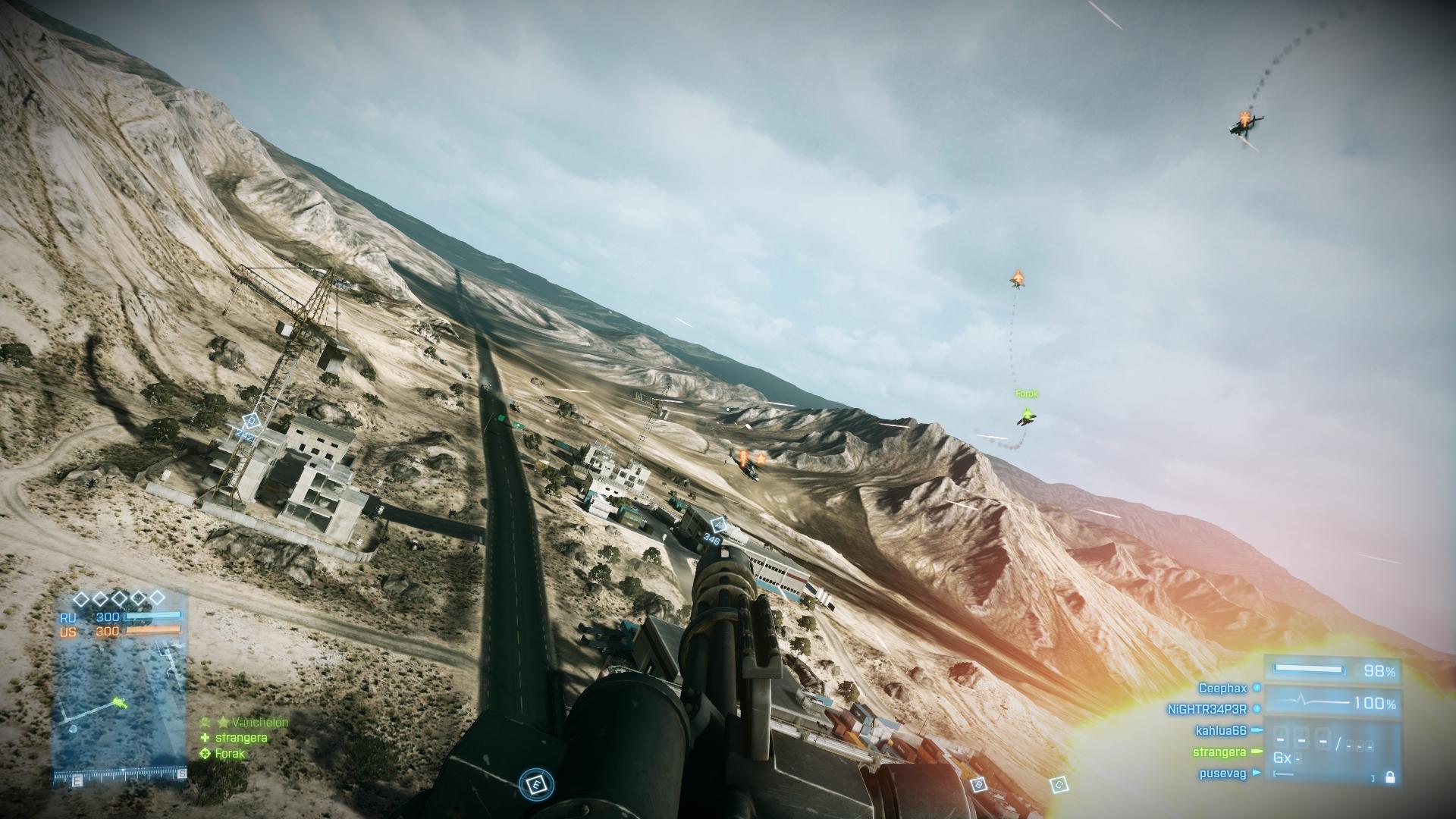Click objective C flag marker

tap(1059, 785)
